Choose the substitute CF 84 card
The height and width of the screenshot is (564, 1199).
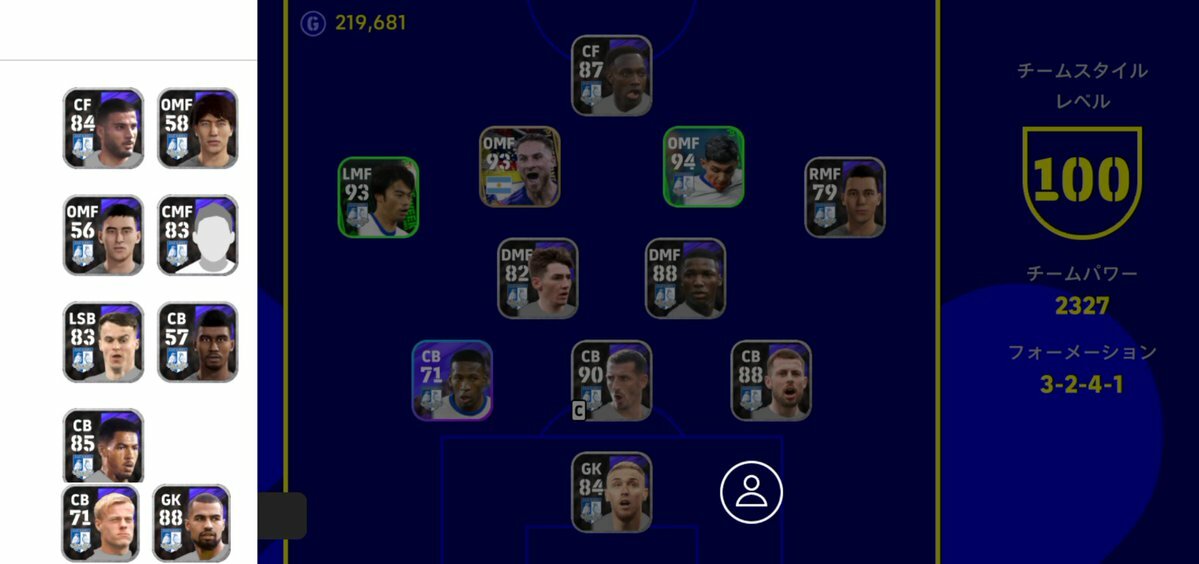pyautogui.click(x=103, y=128)
